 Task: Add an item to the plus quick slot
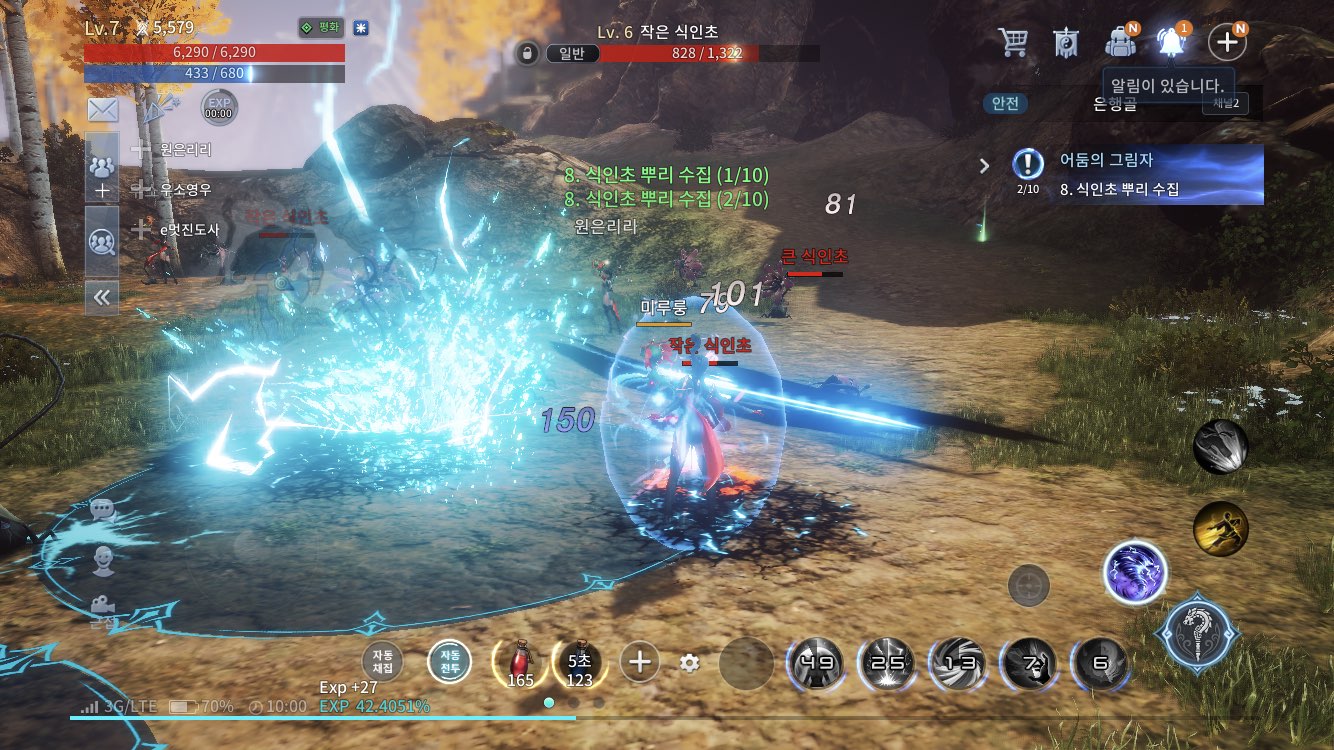click(x=640, y=661)
